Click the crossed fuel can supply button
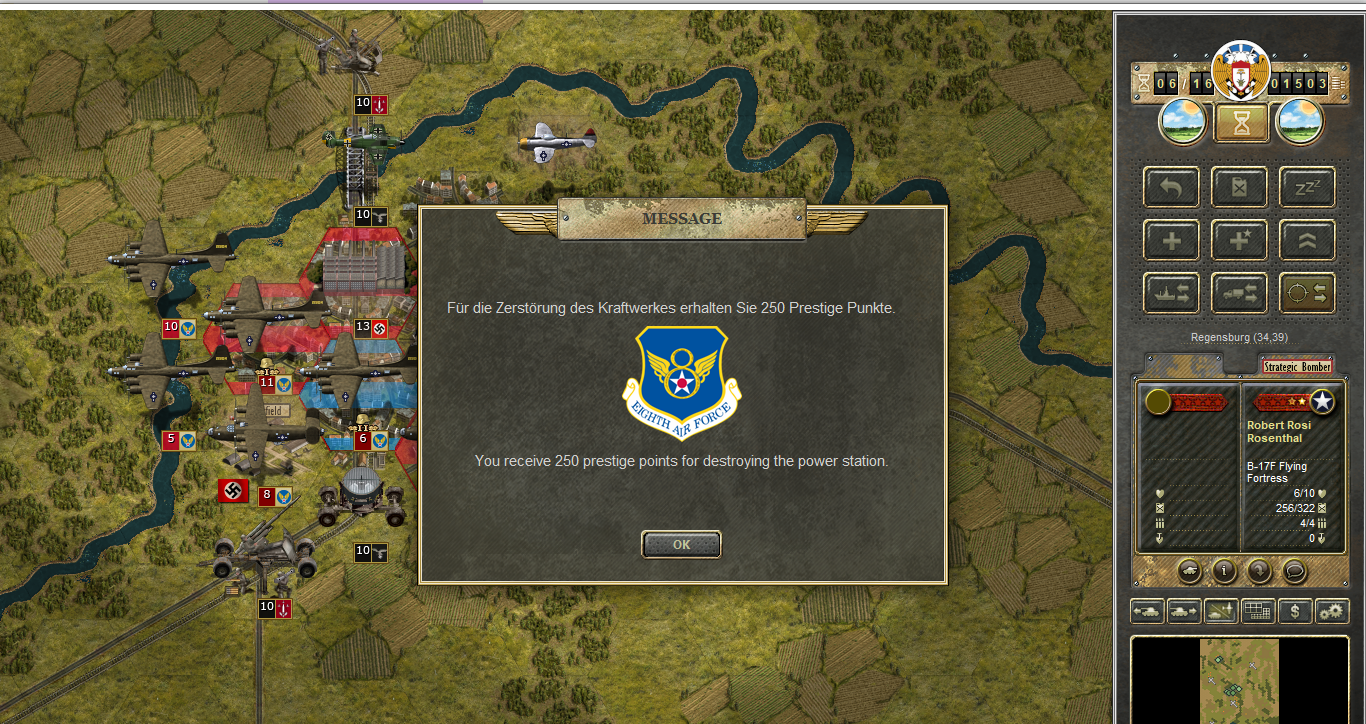 1239,187
